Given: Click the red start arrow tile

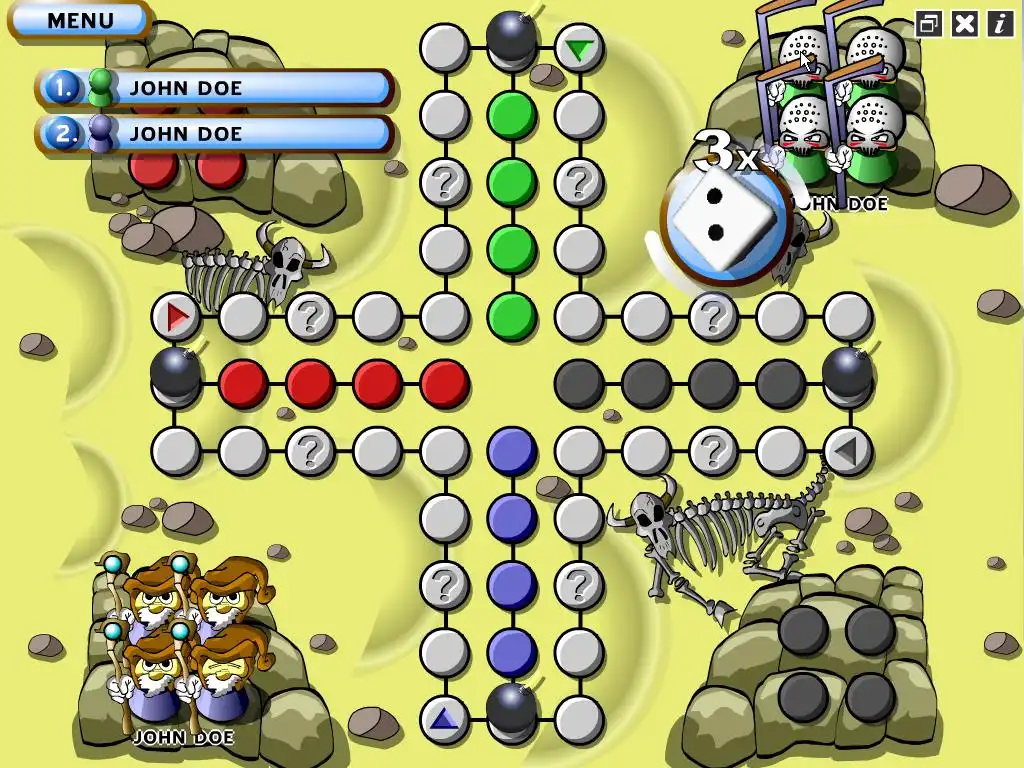Looking at the screenshot, I should tap(177, 318).
